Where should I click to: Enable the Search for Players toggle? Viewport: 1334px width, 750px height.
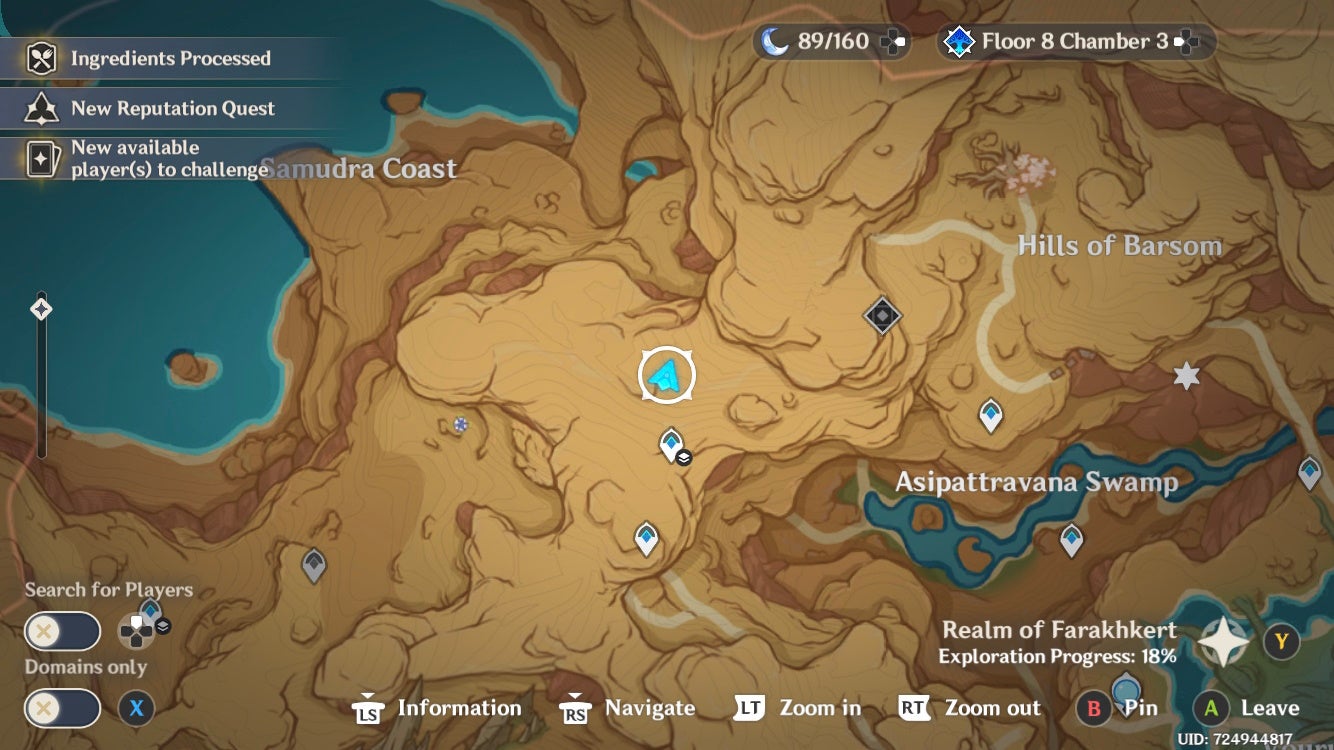(62, 631)
